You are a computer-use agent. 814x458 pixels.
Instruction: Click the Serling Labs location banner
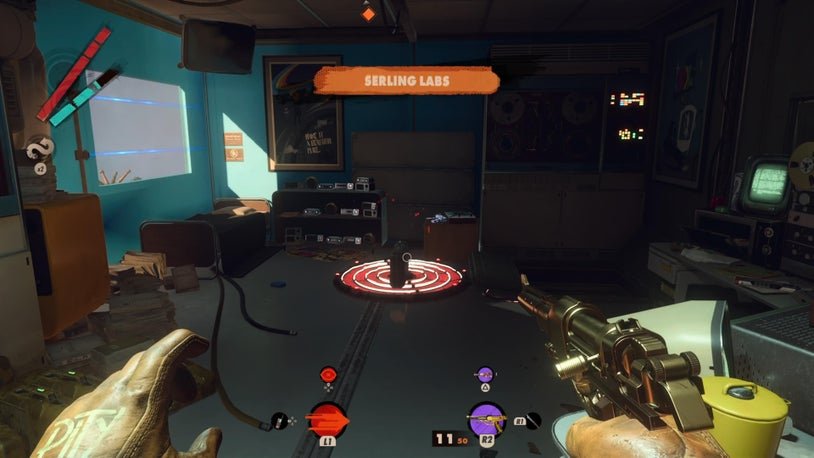point(406,80)
